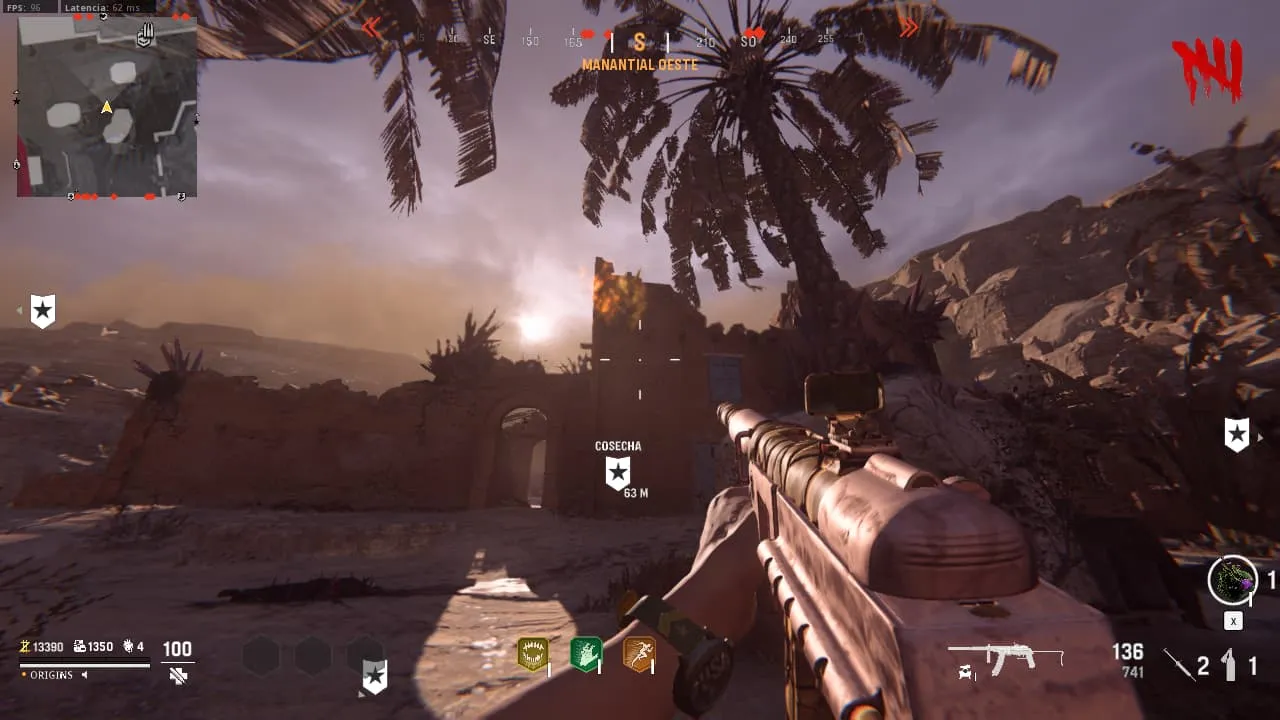
Task: Select the Cosecha objective marker
Action: click(x=618, y=473)
